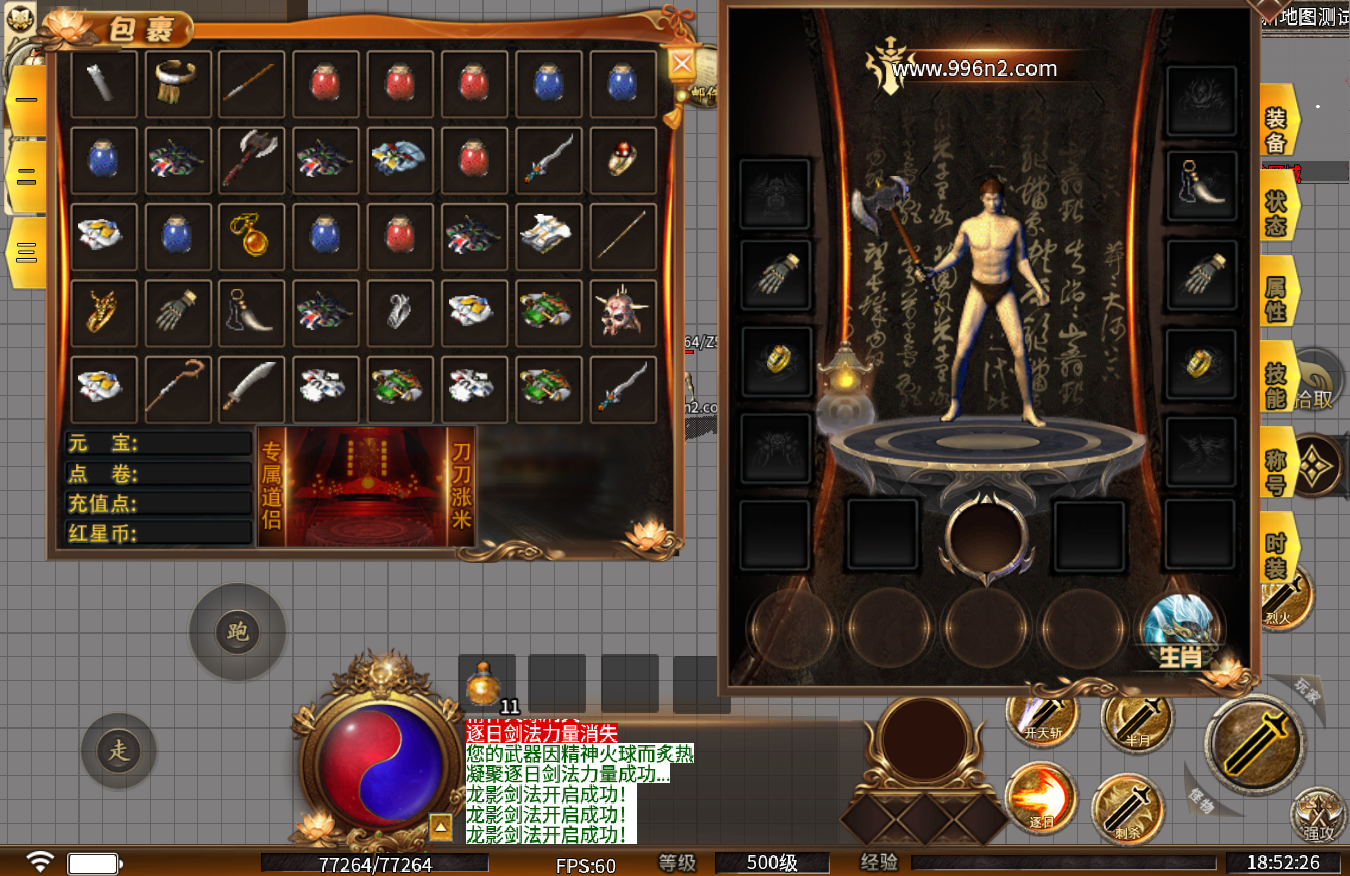Tap the 跑 run button
The image size is (1350, 876).
point(238,632)
